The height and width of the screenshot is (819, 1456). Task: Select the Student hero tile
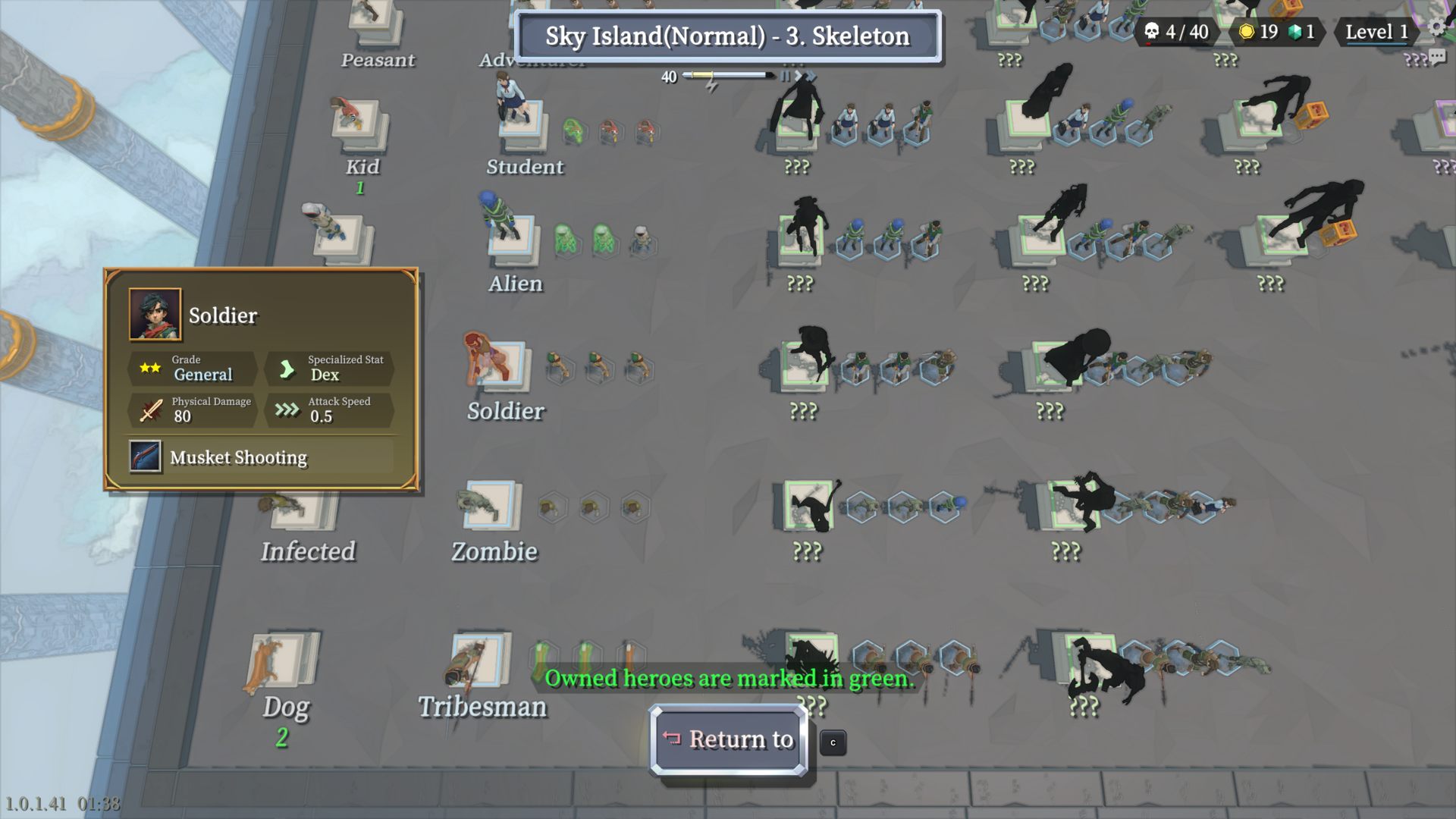pos(522,124)
